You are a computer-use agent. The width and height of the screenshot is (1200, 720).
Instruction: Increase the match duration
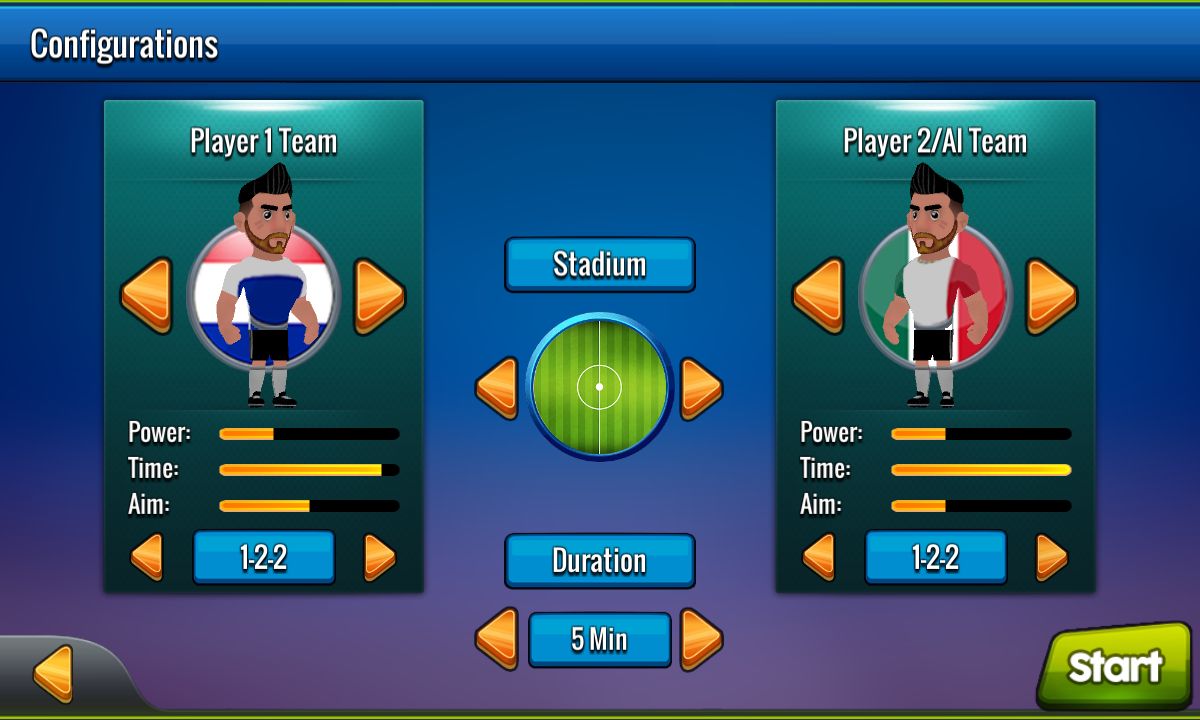701,638
